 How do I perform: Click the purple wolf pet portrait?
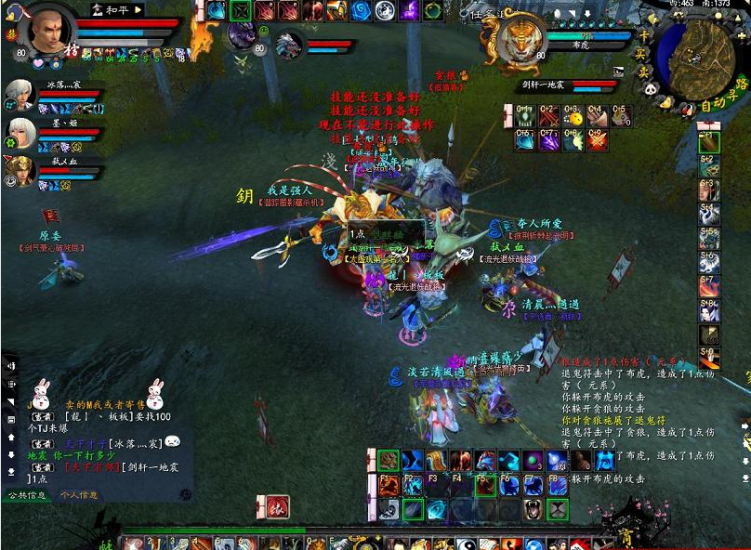pos(242,36)
